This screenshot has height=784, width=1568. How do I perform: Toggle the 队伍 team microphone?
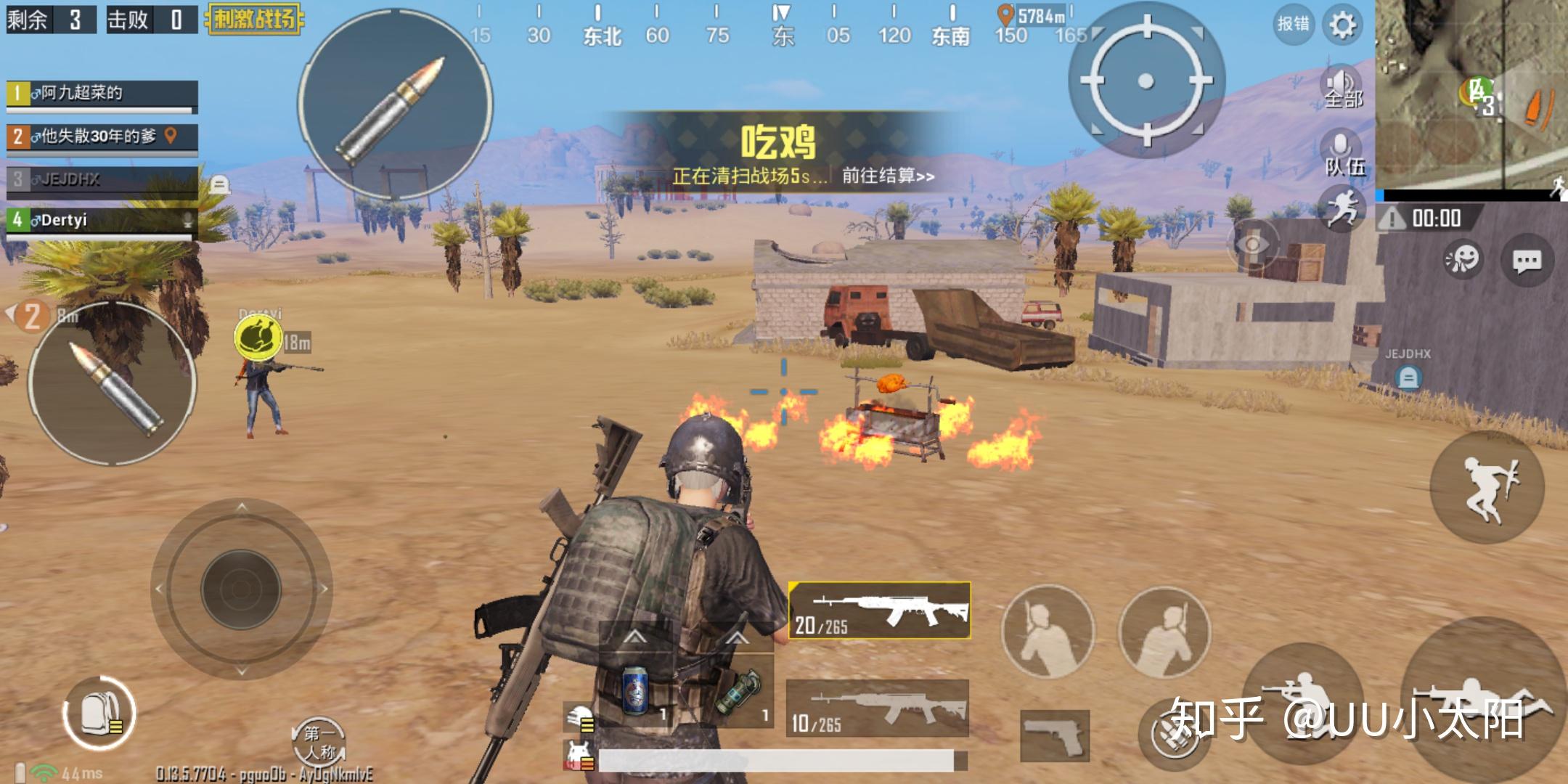tap(1344, 154)
